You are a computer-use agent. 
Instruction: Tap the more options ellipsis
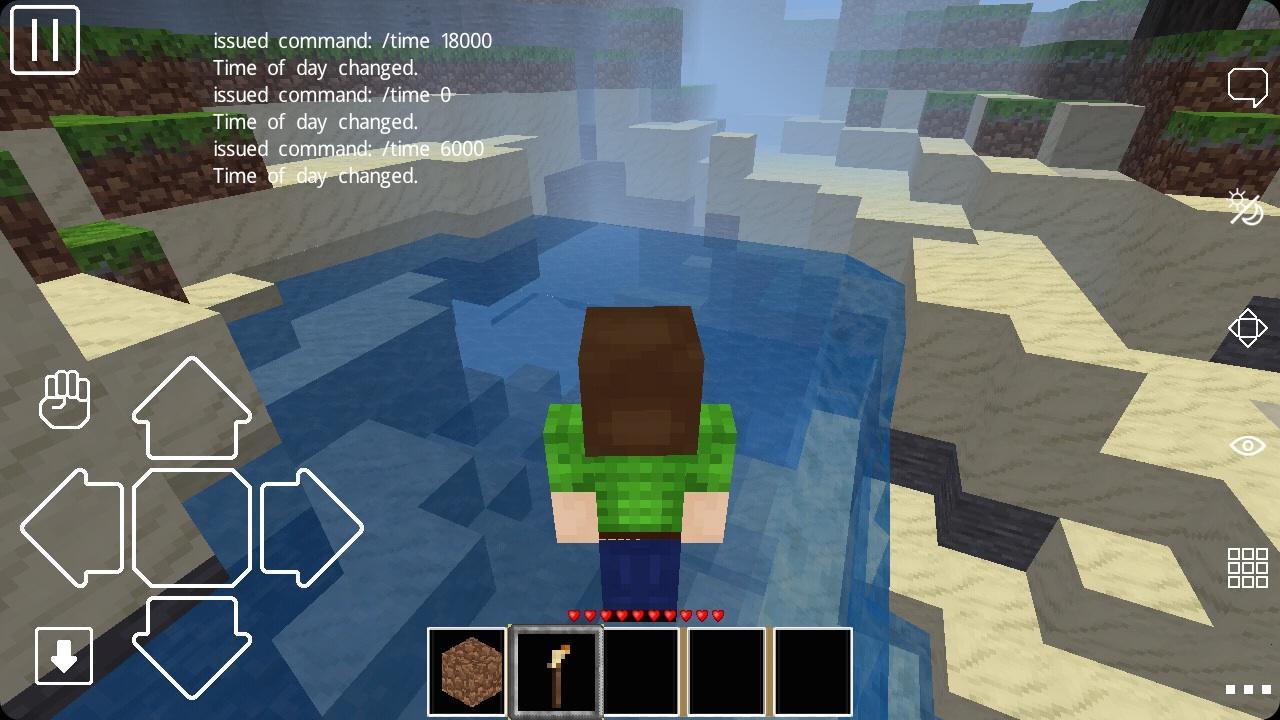[x=1249, y=690]
